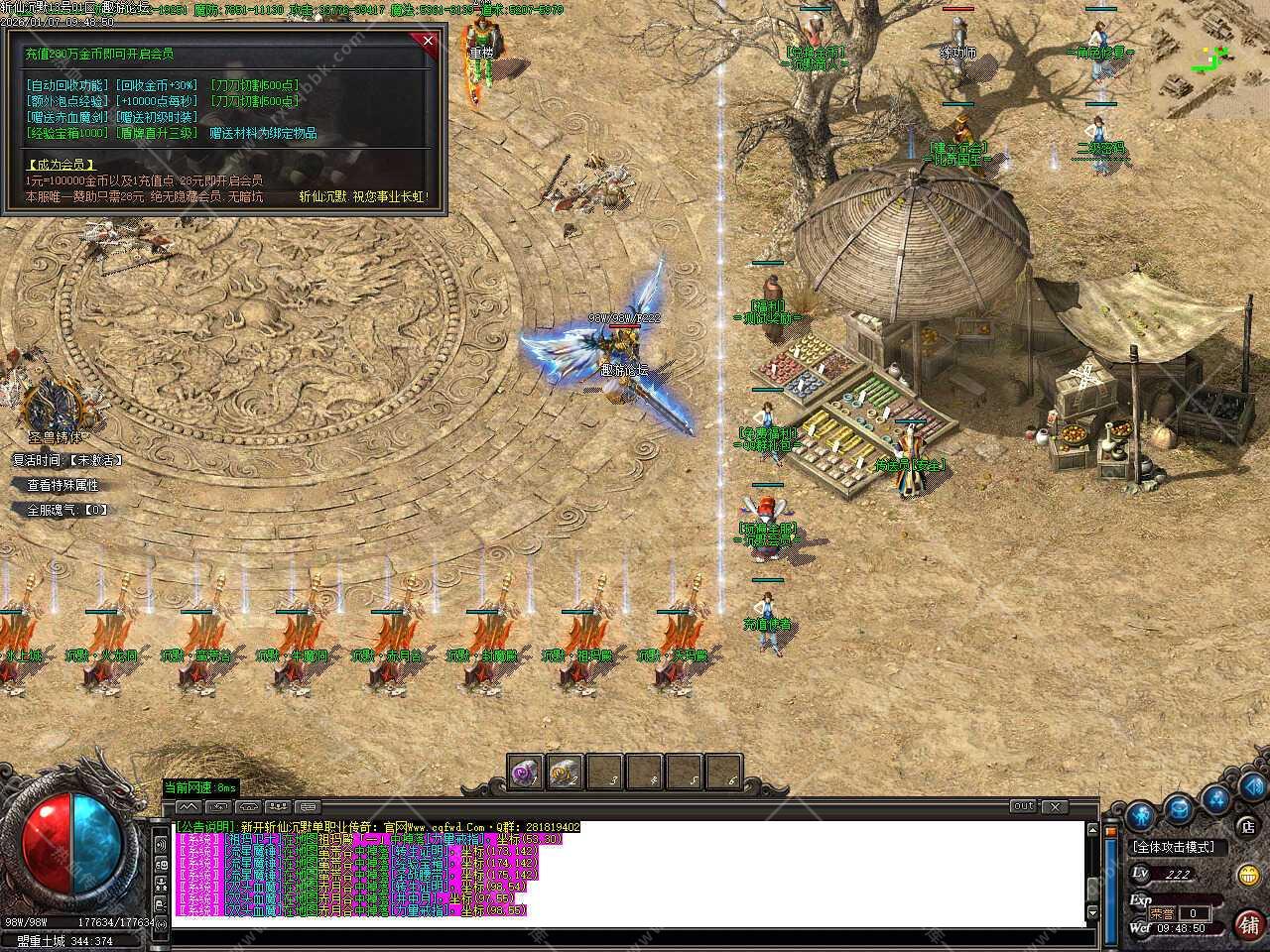The width and height of the screenshot is (1270, 952).
Task: Click the blue sound speaker icon
Action: coord(1251,787)
